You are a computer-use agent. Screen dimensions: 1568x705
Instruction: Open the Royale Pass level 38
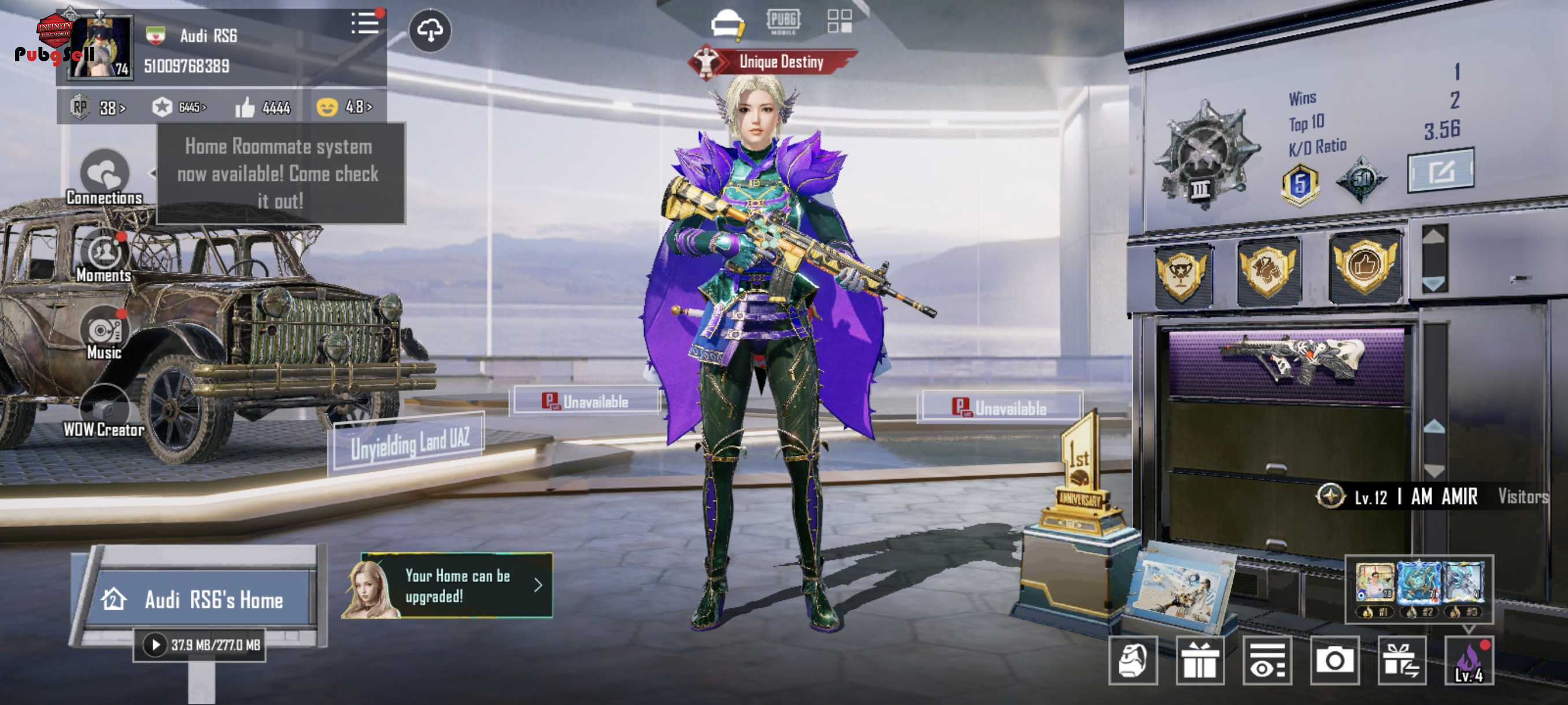pos(97,107)
